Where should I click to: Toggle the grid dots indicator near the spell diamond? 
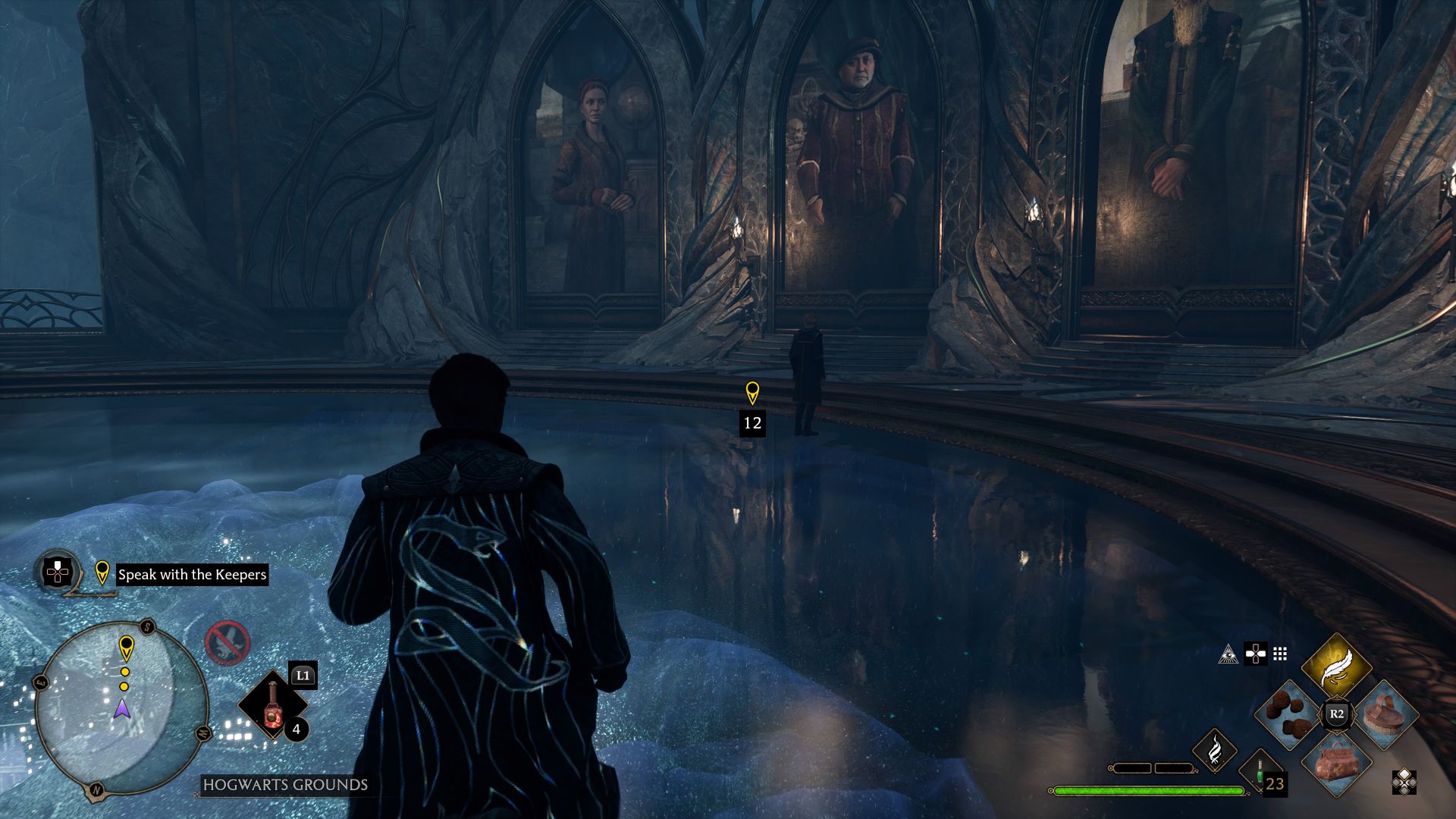click(1279, 654)
